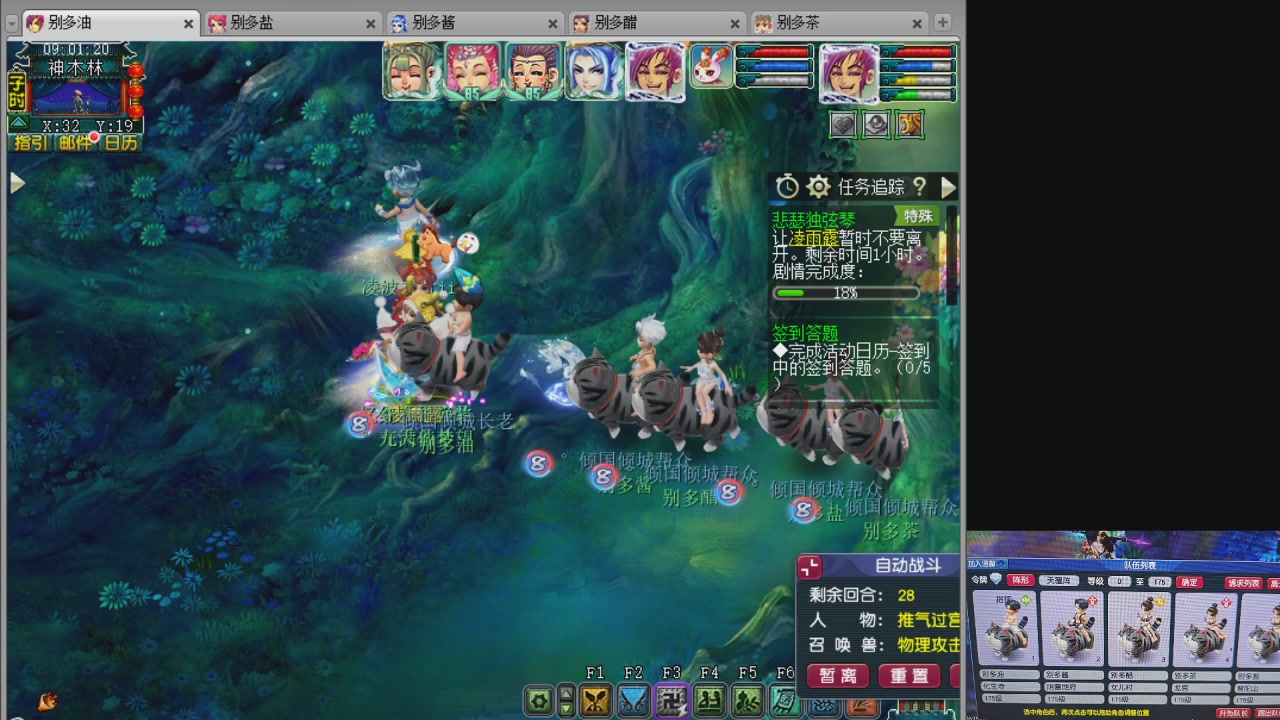Viewport: 1280px width, 720px height.
Task: Open the 邮件 mail icon below the minimap
Action: [75, 140]
